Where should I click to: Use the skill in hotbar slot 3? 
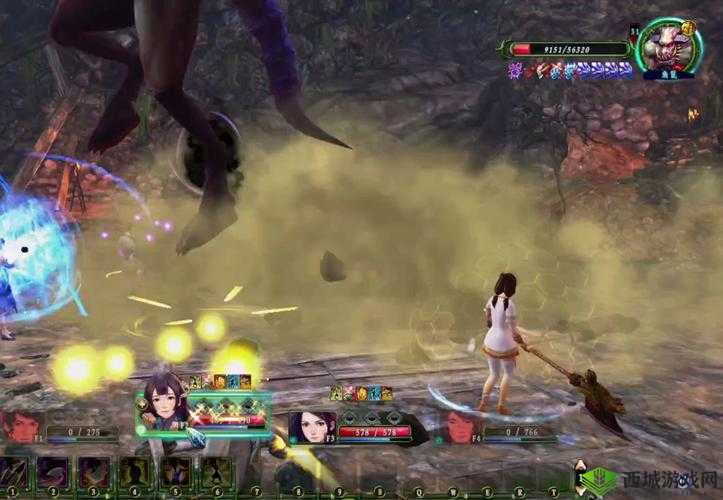(x=95, y=472)
